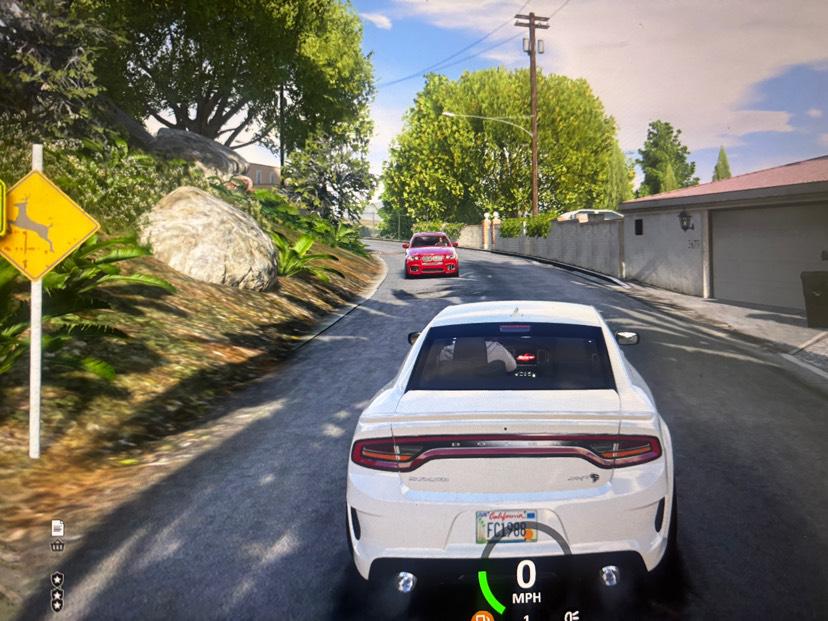Toggle the headlight indicator icon
828x621 pixels.
pos(571,616)
